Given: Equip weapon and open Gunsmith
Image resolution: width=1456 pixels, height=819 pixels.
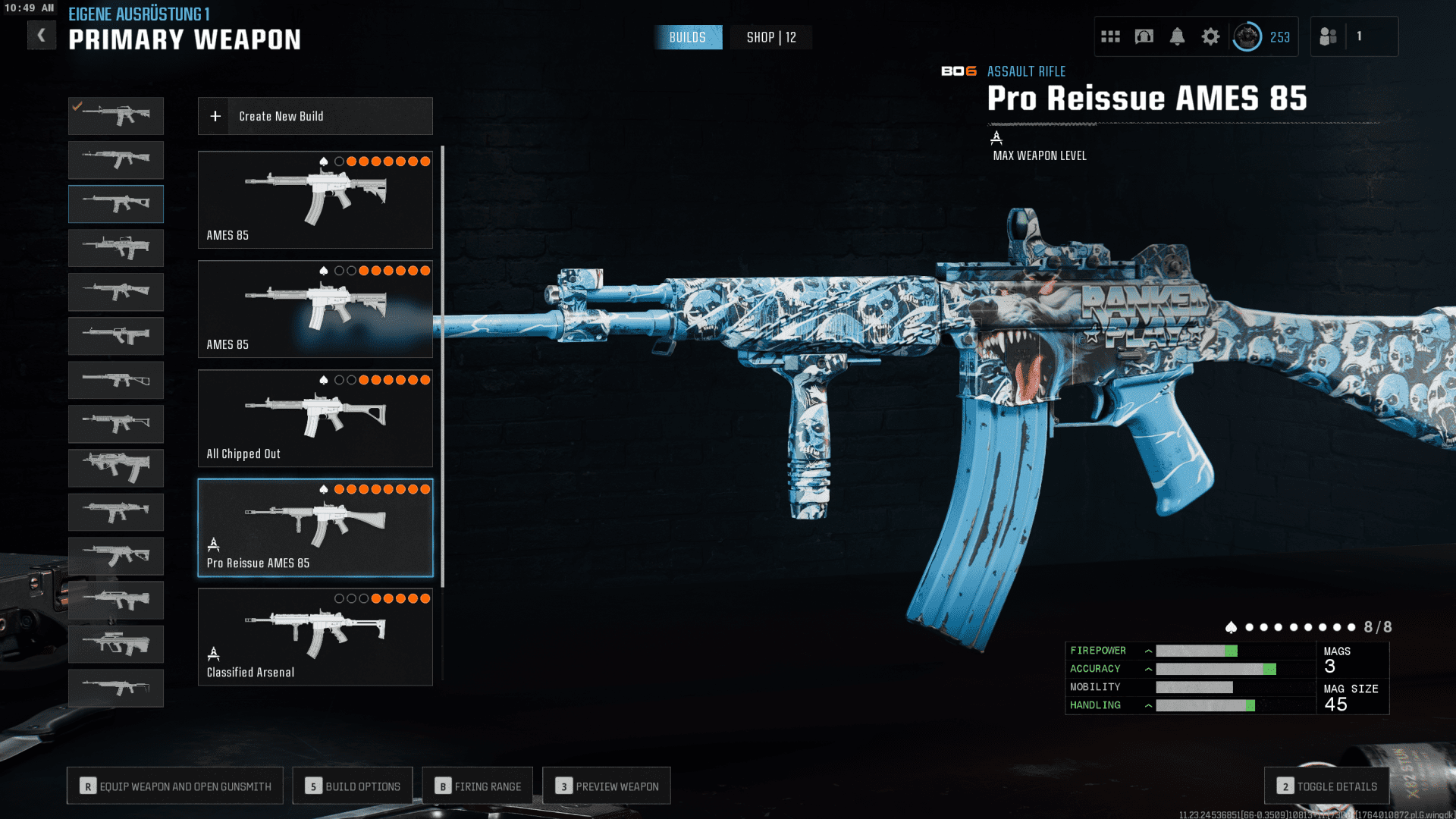Looking at the screenshot, I should [x=175, y=786].
